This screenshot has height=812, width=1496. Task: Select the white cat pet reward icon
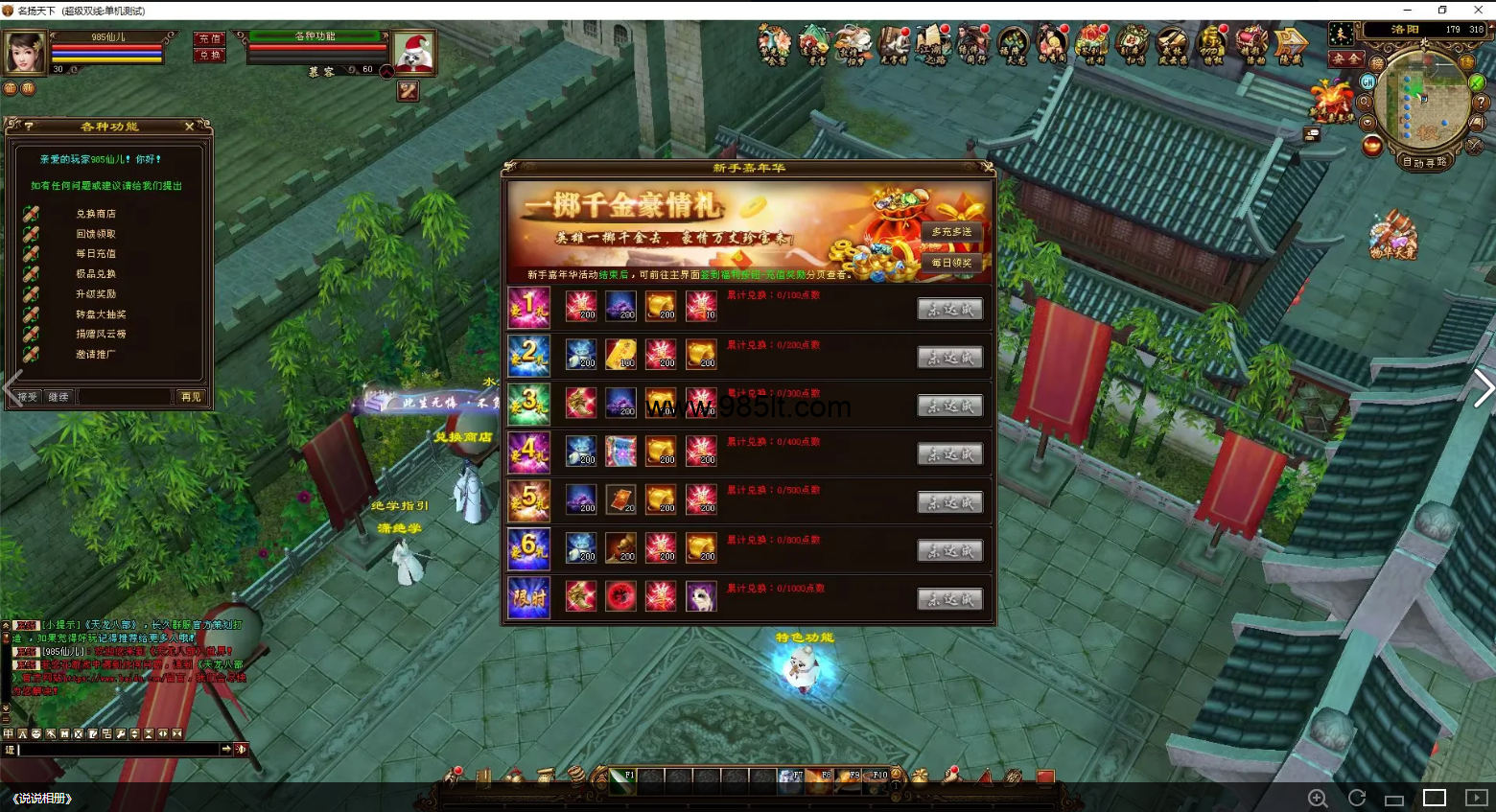tap(701, 596)
